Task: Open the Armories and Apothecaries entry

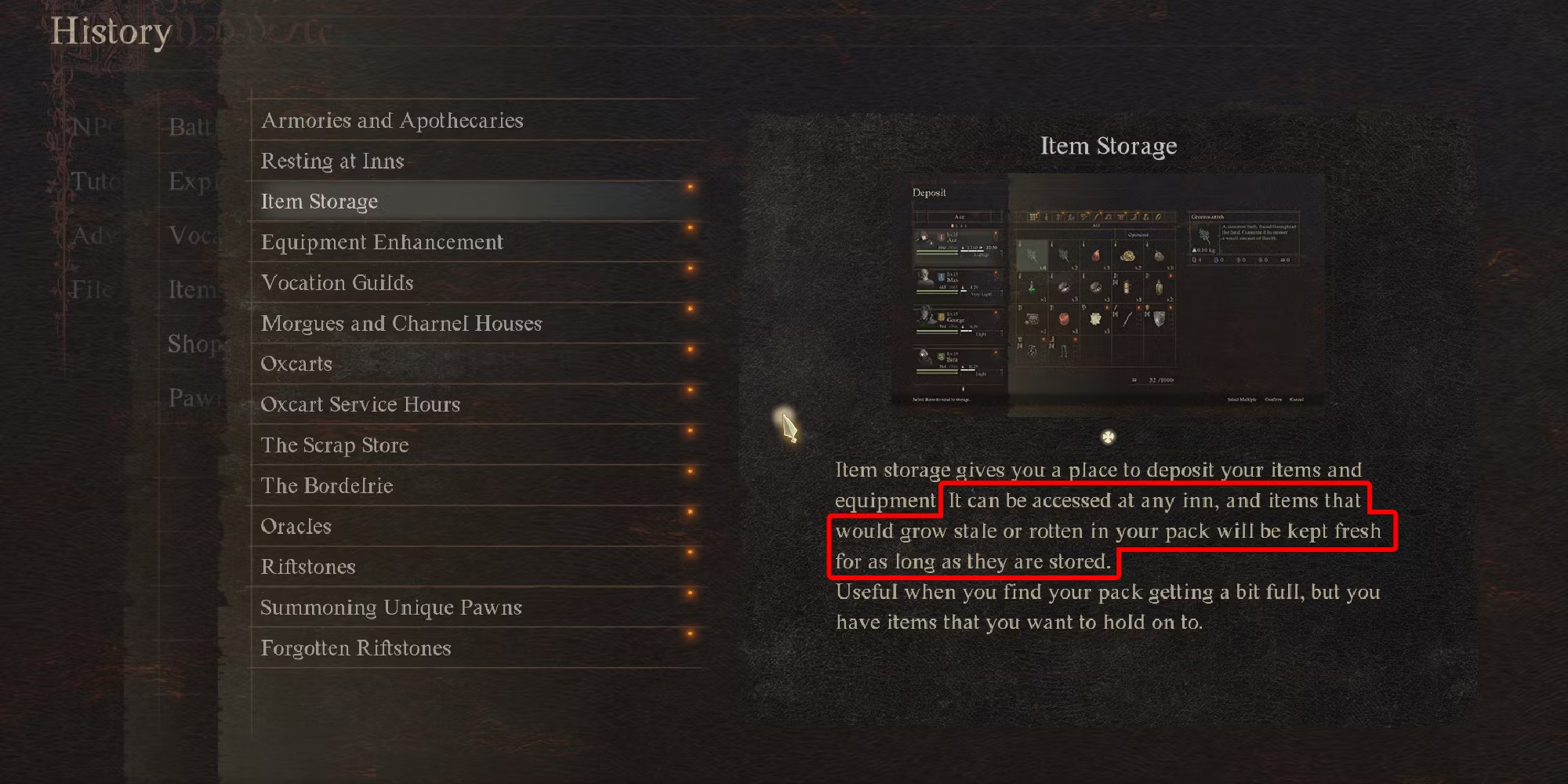Action: (392, 121)
